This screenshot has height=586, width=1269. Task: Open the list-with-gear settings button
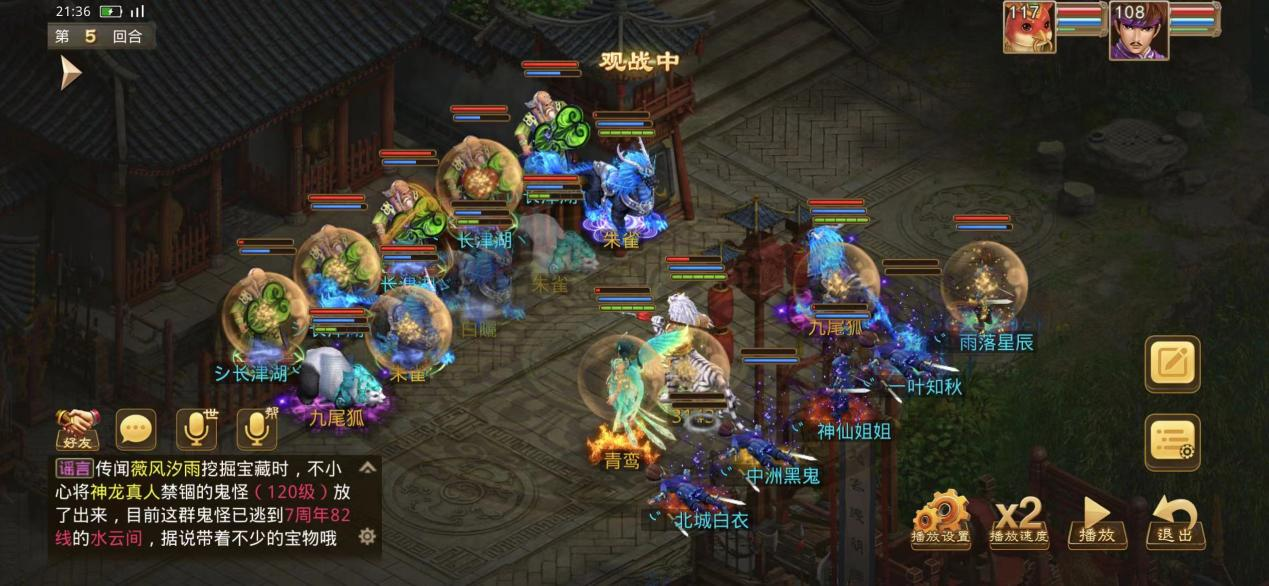click(x=1172, y=442)
